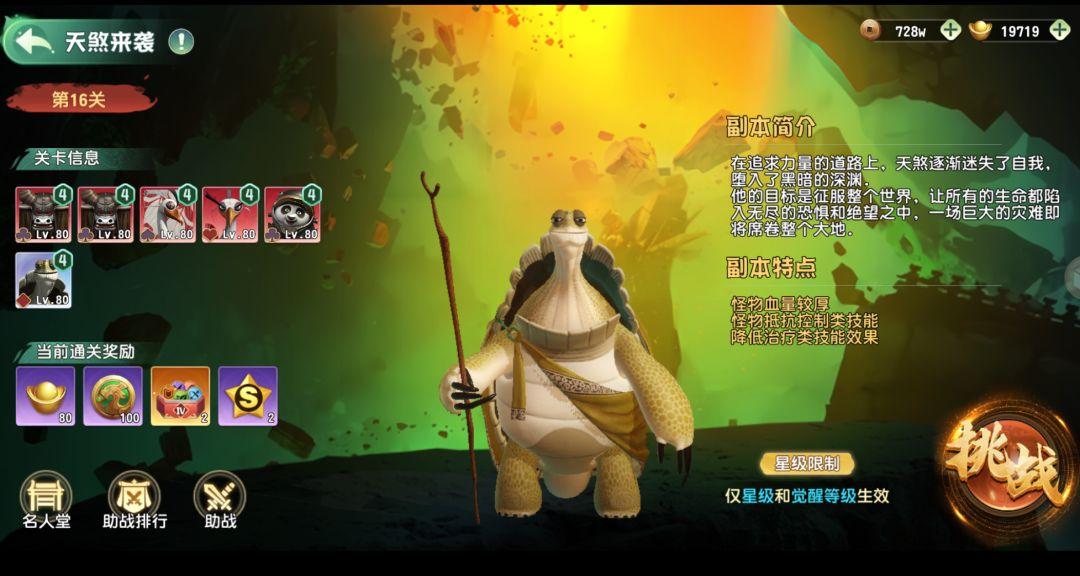Select the panda enemy portrait
Image resolution: width=1080 pixels, height=576 pixels.
coord(292,214)
